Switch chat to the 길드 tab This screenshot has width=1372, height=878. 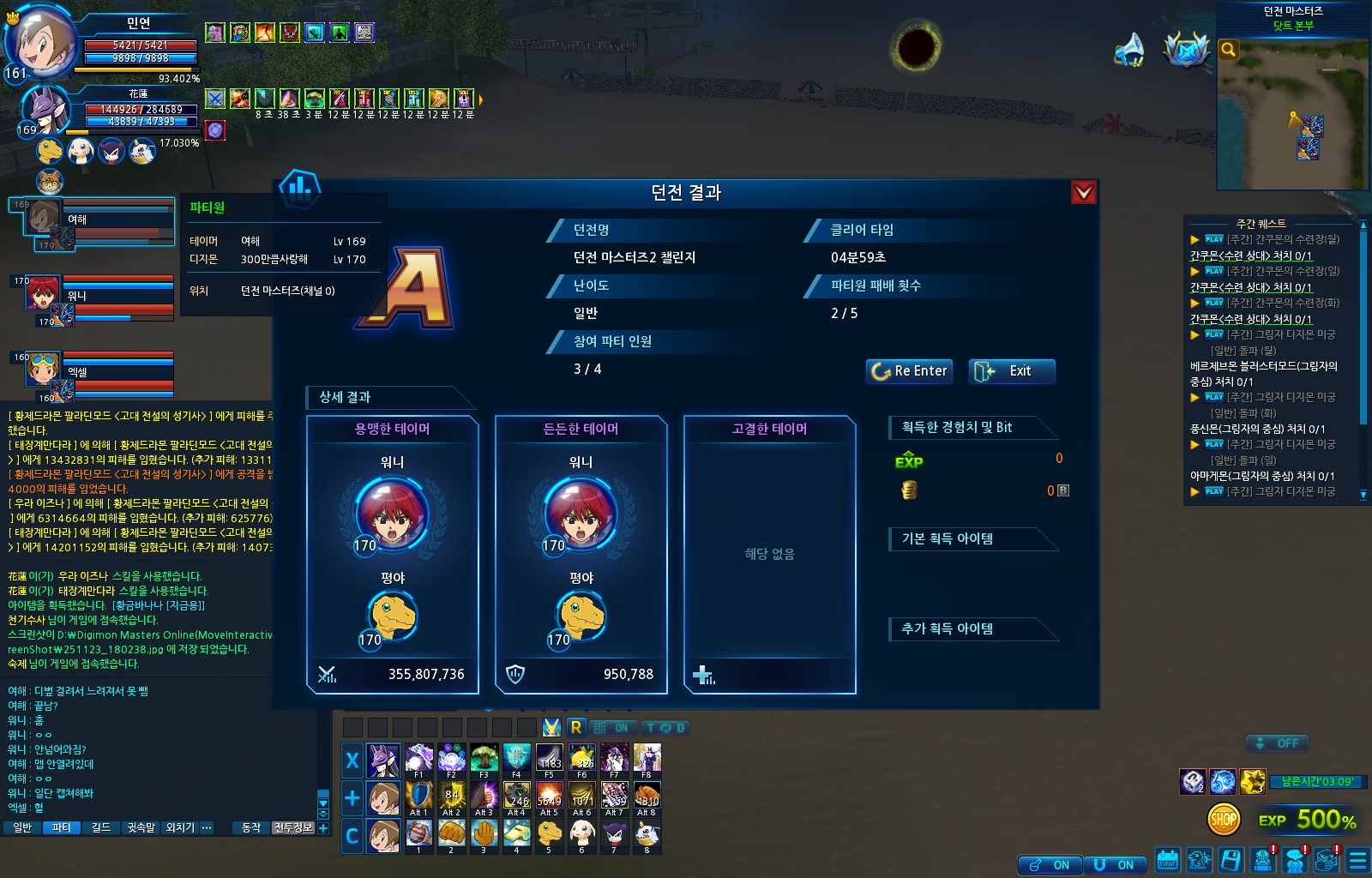pyautogui.click(x=101, y=827)
